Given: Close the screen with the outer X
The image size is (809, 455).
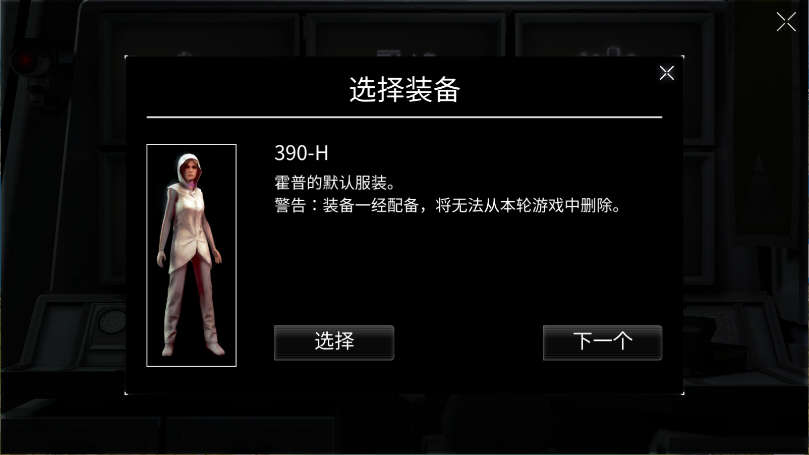Looking at the screenshot, I should click(x=786, y=22).
